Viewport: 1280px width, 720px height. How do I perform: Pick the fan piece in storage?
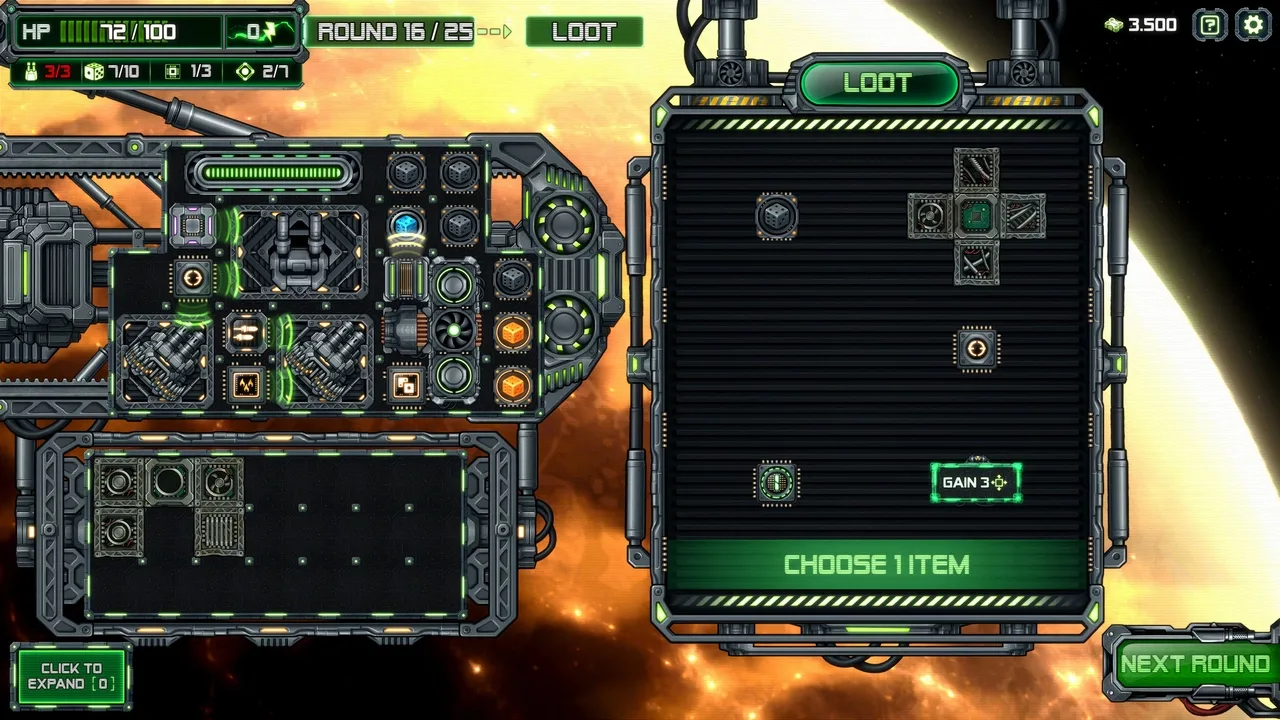219,483
